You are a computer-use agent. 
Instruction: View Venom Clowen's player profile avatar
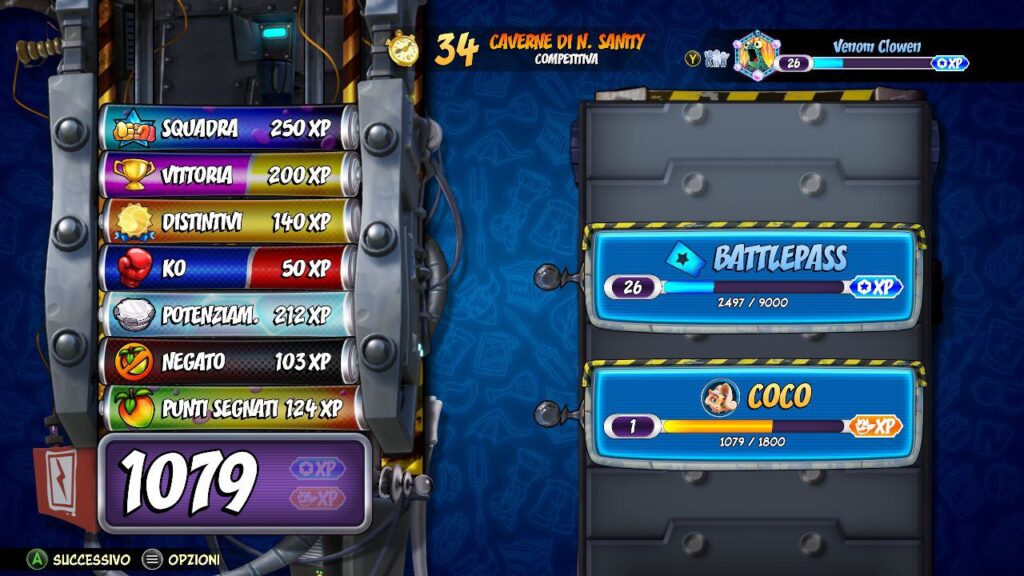tap(755, 54)
